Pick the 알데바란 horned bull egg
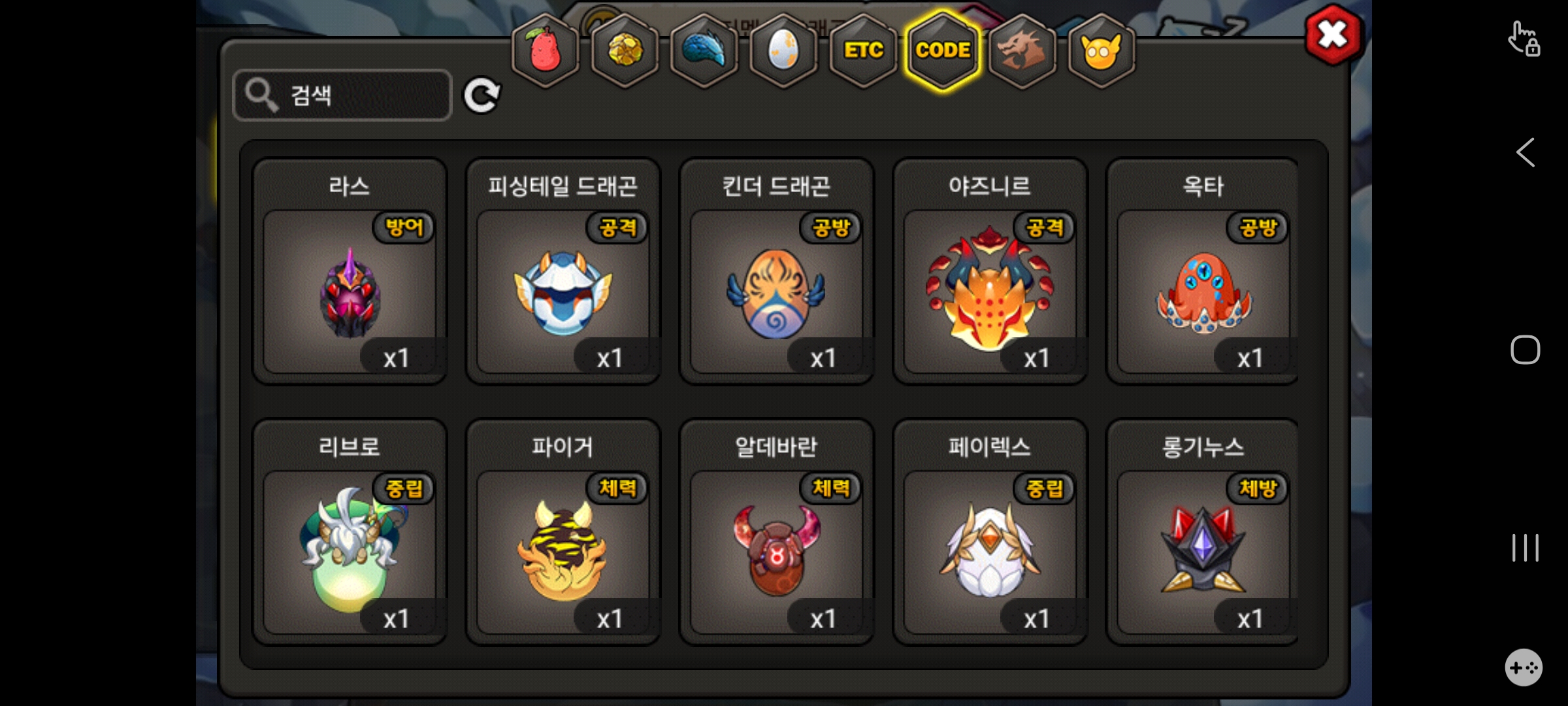Screen dimensions: 1568x706 tap(776, 552)
